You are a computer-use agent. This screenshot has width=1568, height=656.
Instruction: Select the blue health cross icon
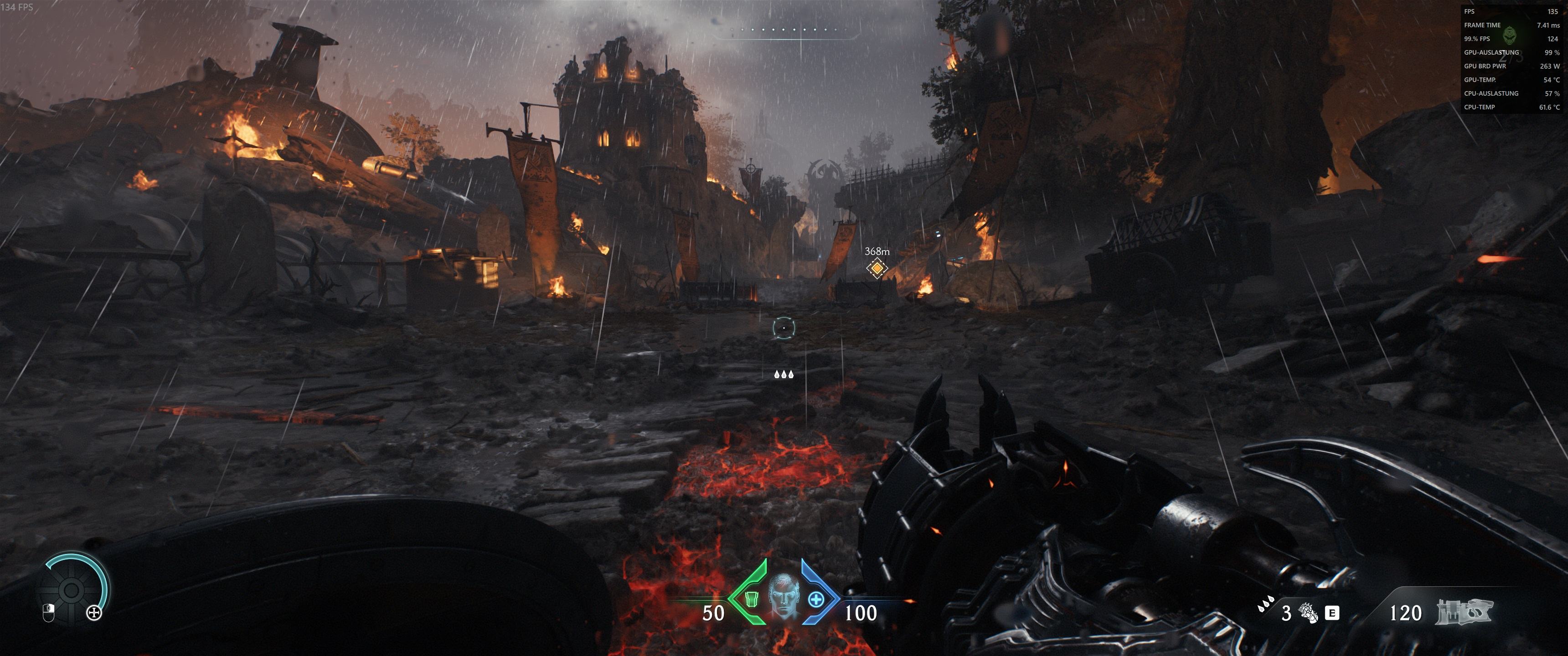coord(815,600)
